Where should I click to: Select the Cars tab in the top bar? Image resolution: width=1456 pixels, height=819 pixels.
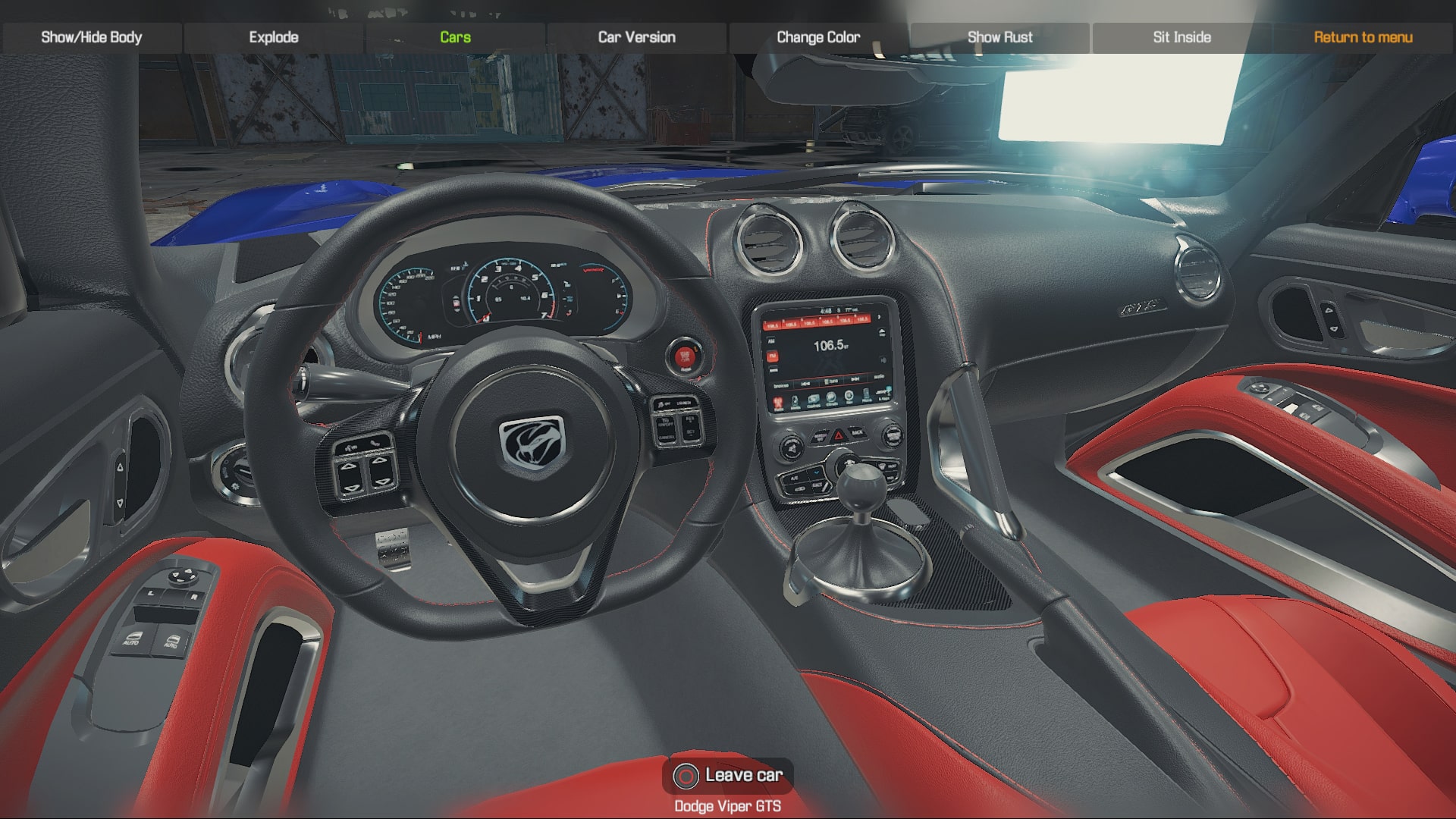pos(455,36)
